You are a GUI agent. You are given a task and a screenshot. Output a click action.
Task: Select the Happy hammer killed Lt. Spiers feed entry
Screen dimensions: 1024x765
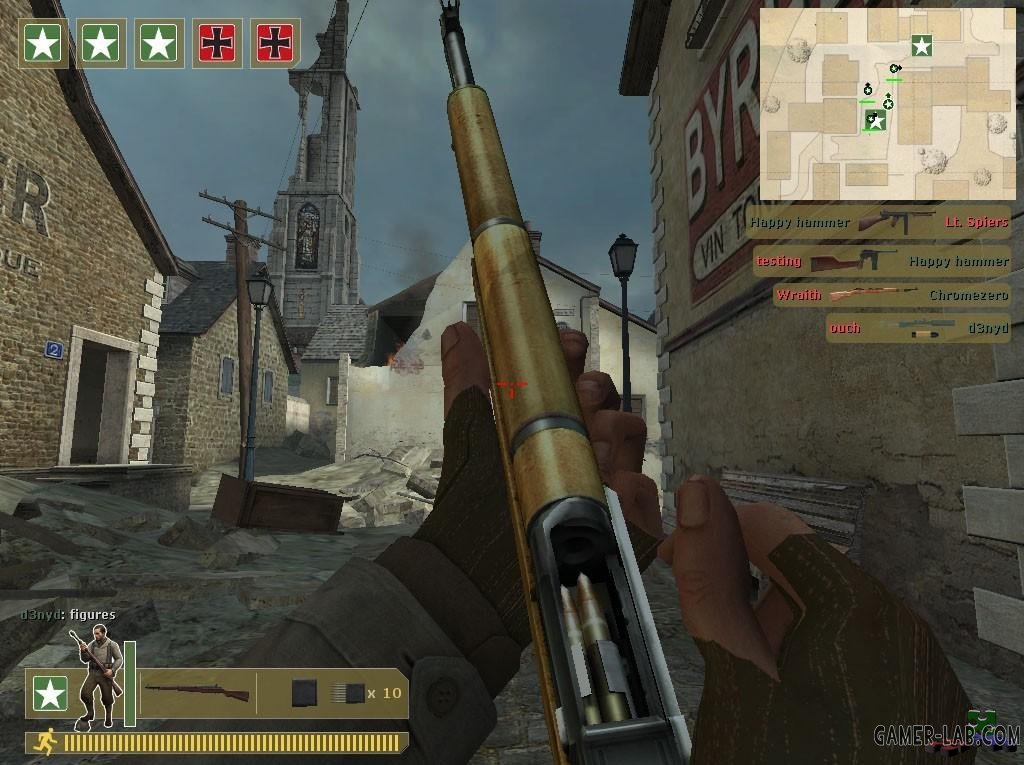tap(879, 222)
